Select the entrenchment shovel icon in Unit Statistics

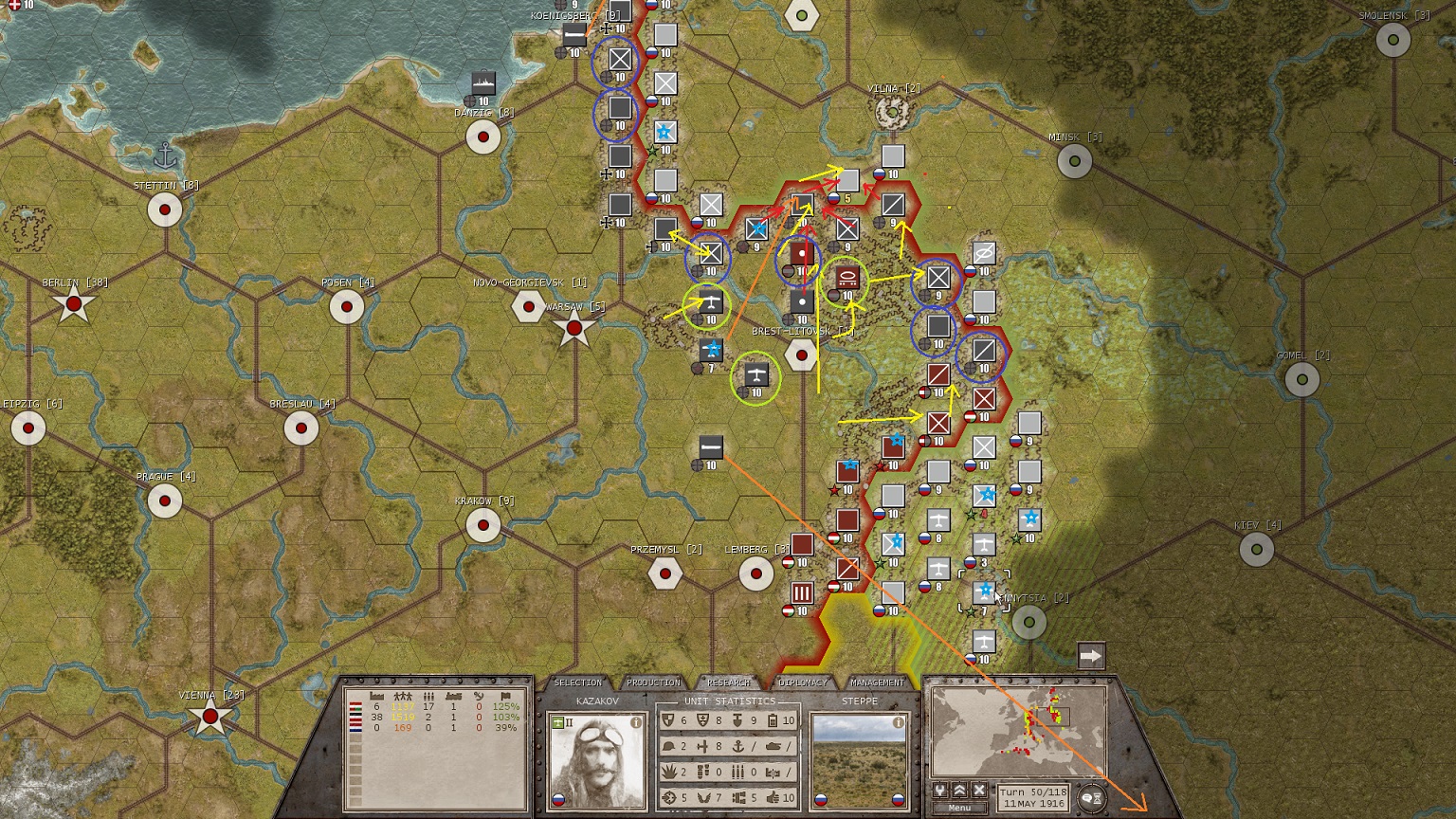pyautogui.click(x=737, y=720)
